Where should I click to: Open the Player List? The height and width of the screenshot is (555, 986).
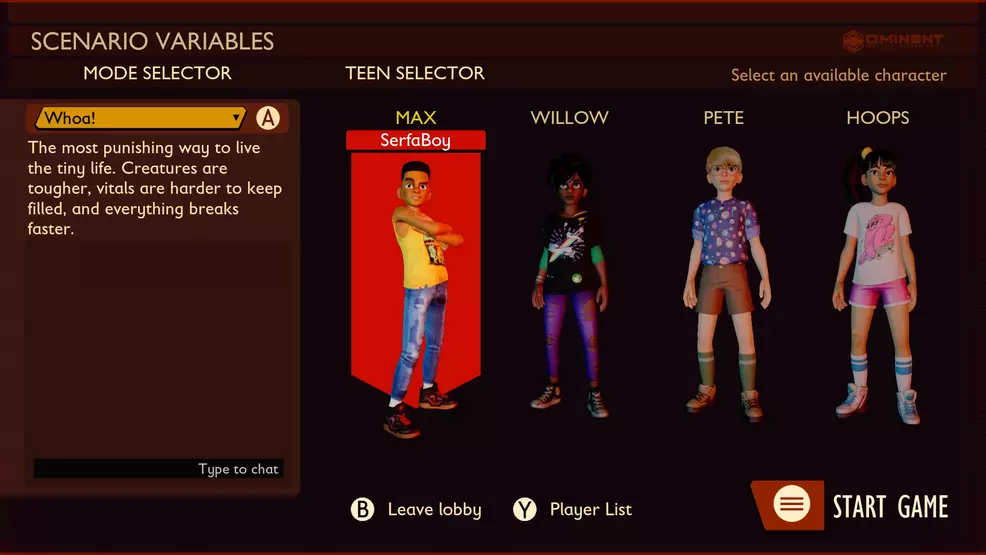tap(573, 510)
